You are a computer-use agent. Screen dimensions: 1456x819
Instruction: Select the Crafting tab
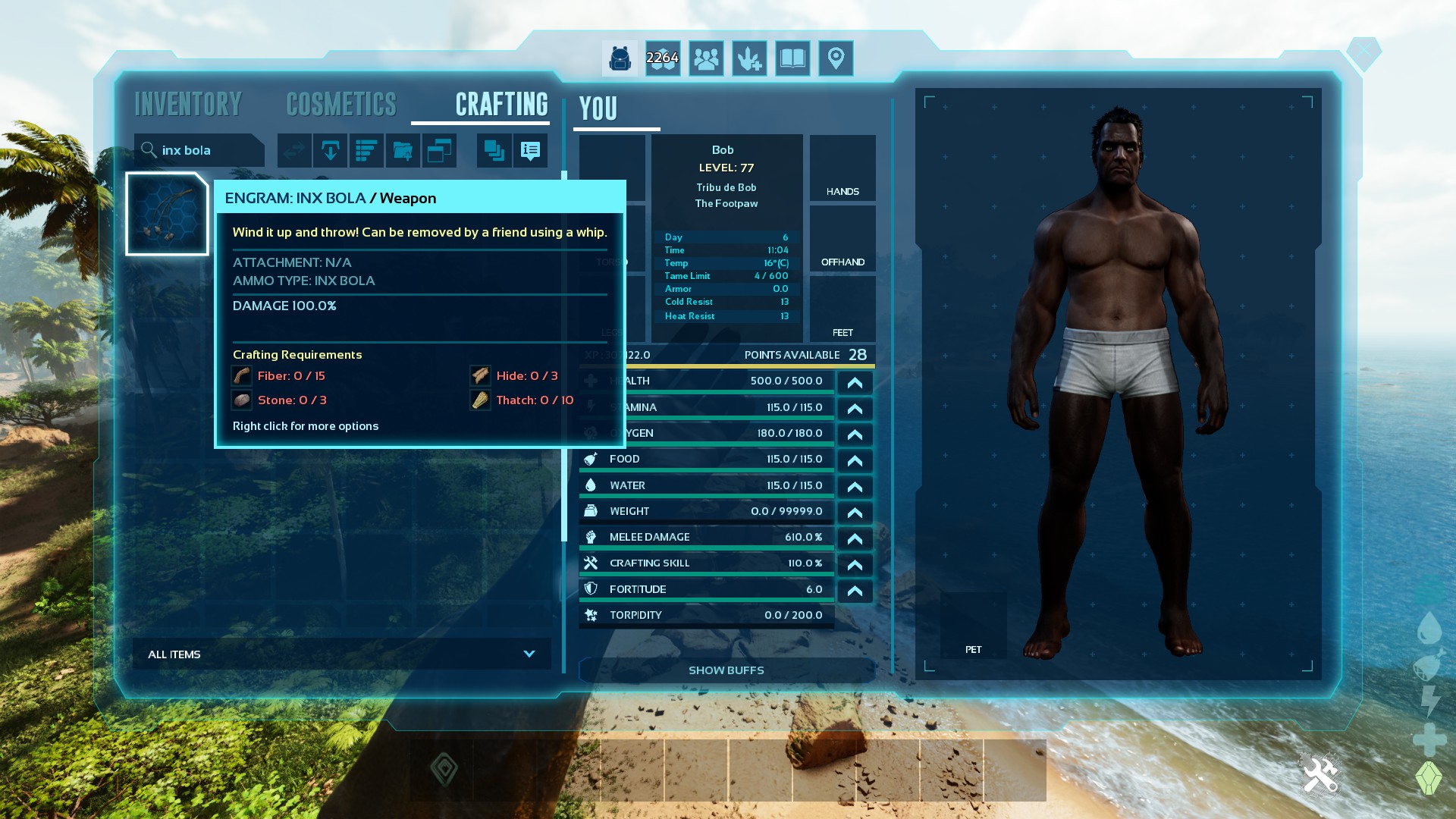(x=501, y=105)
